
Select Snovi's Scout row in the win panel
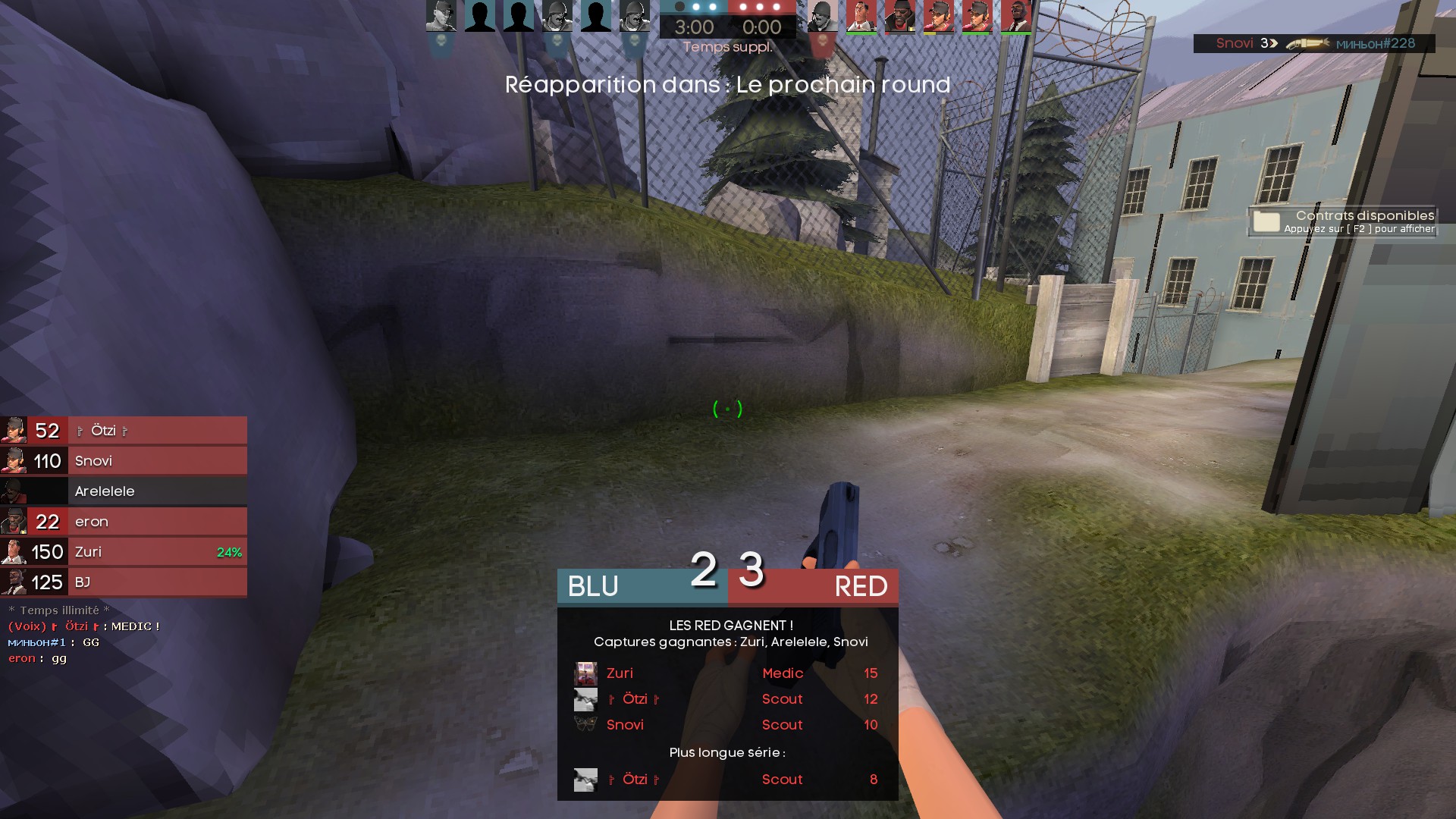tap(726, 725)
